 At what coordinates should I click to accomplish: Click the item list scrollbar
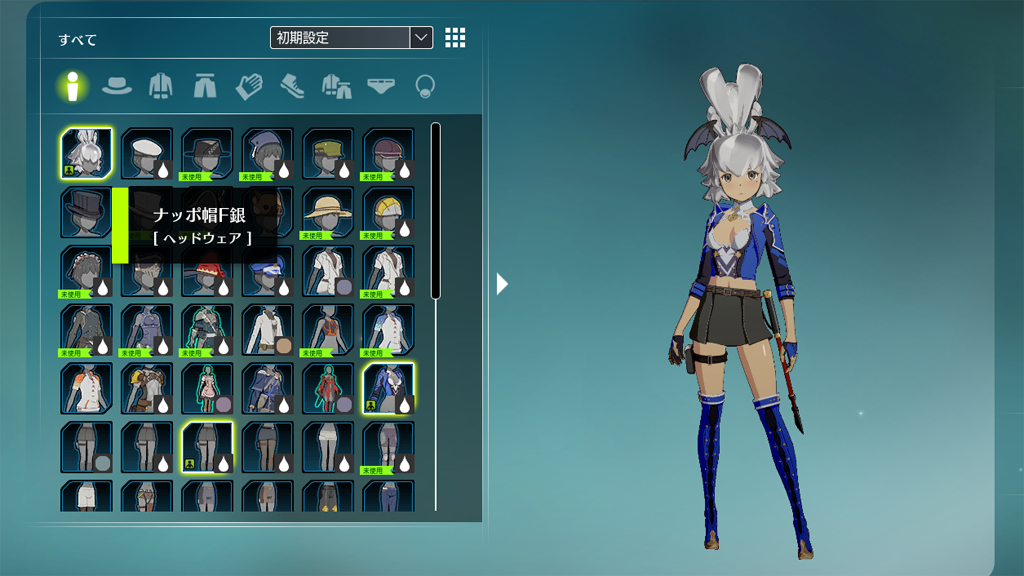pos(435,210)
